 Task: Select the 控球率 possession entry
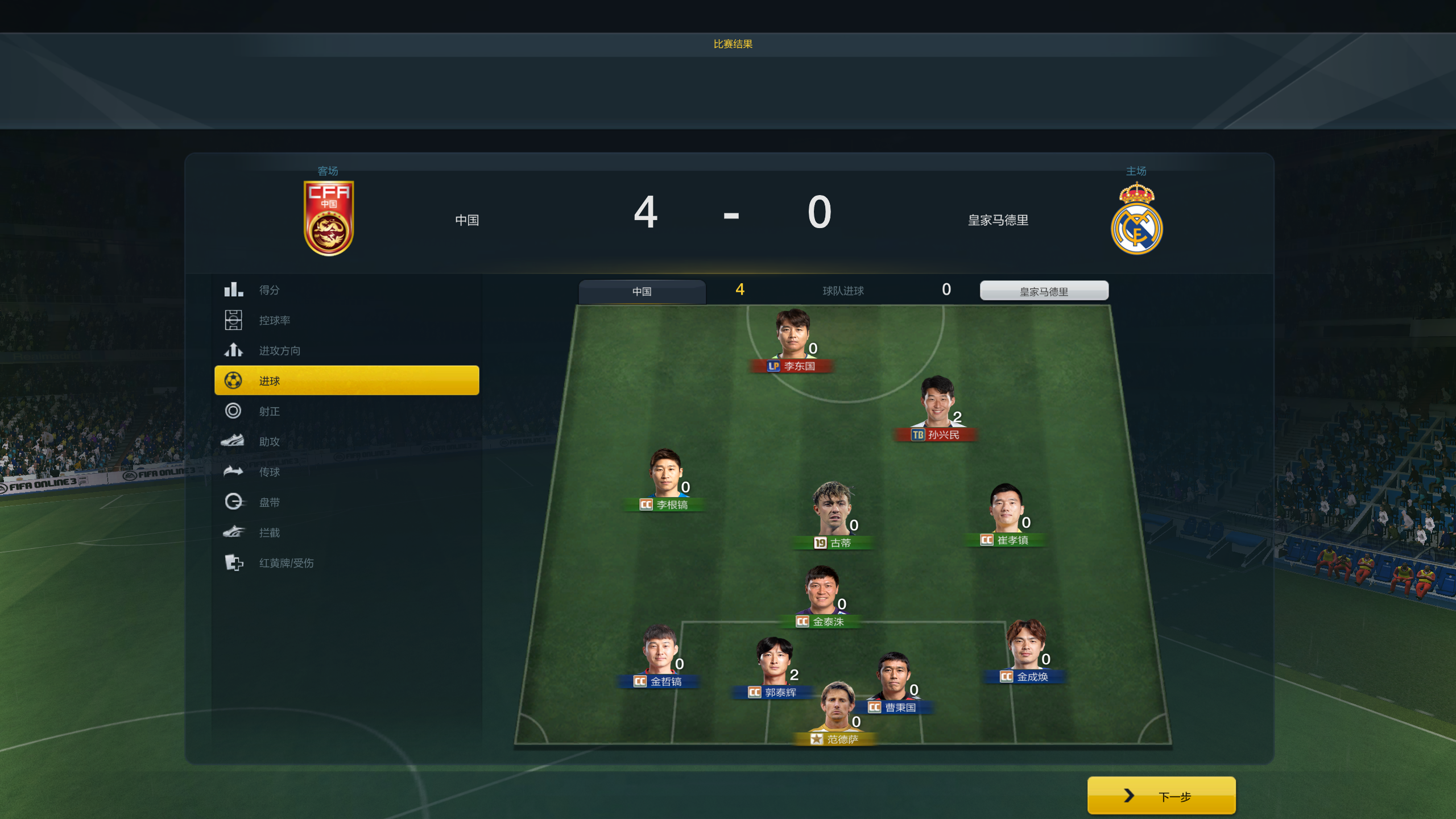pos(274,320)
